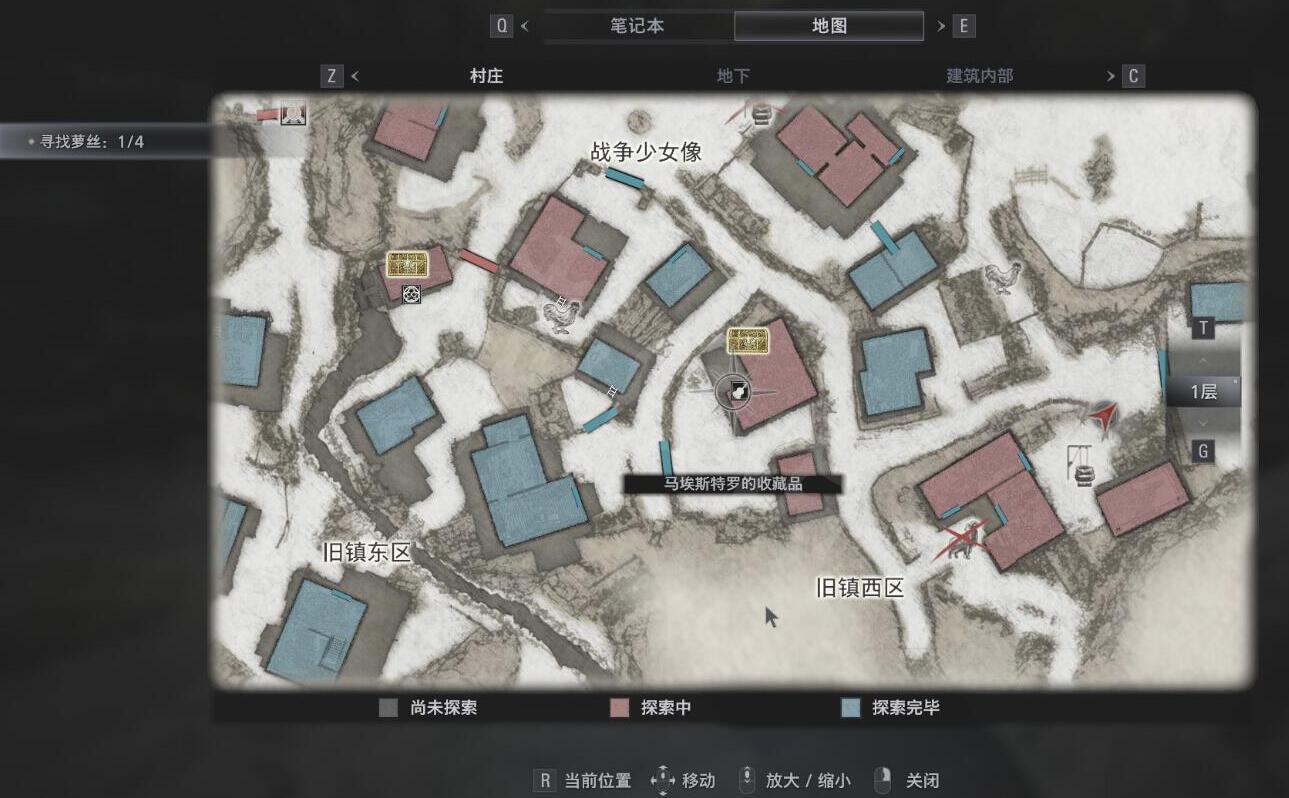Click the left arrow next to the Q key
Image resolution: width=1289 pixels, height=798 pixels.
(525, 25)
